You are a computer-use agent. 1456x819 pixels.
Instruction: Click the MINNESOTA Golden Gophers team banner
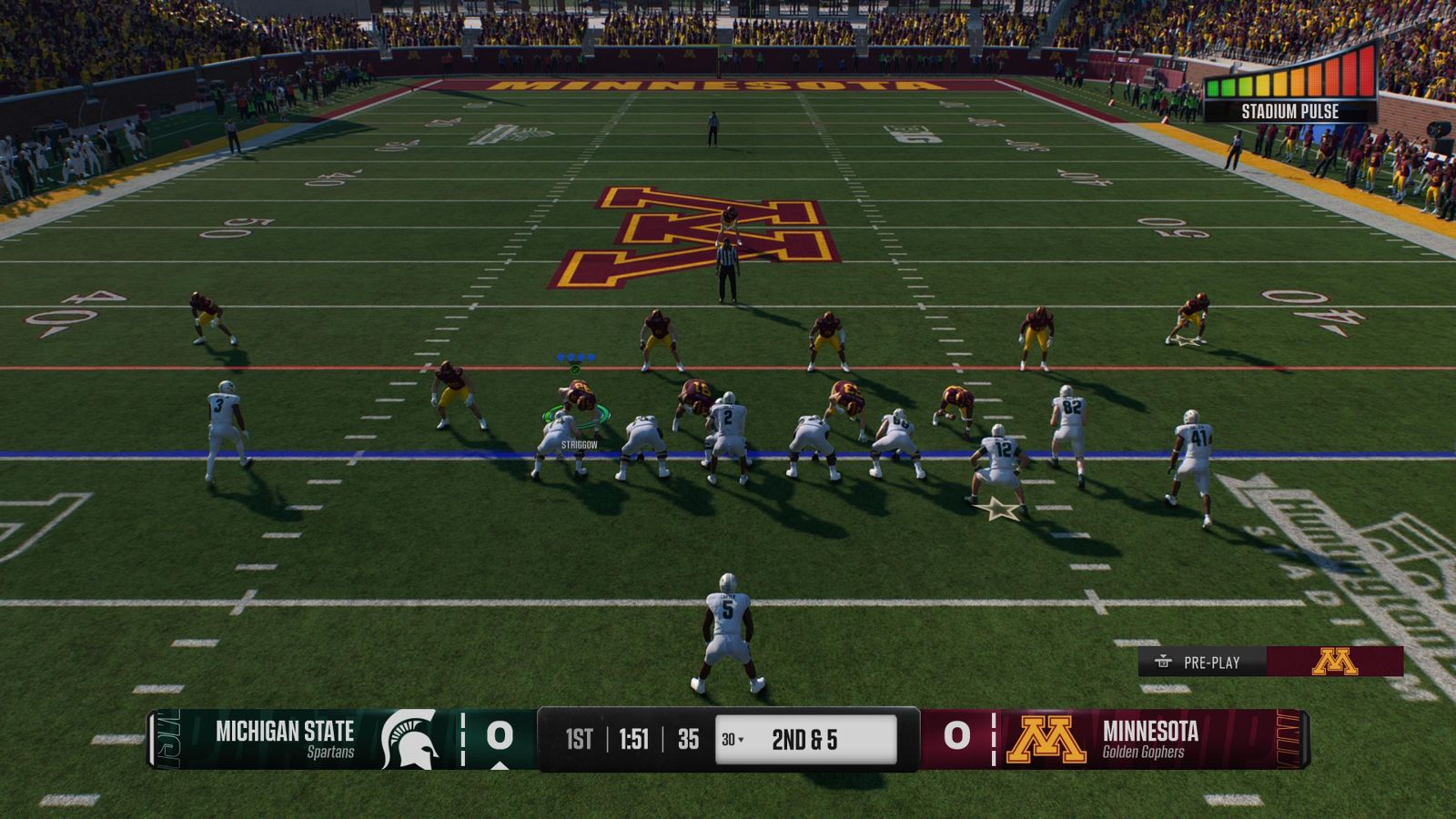1151,741
